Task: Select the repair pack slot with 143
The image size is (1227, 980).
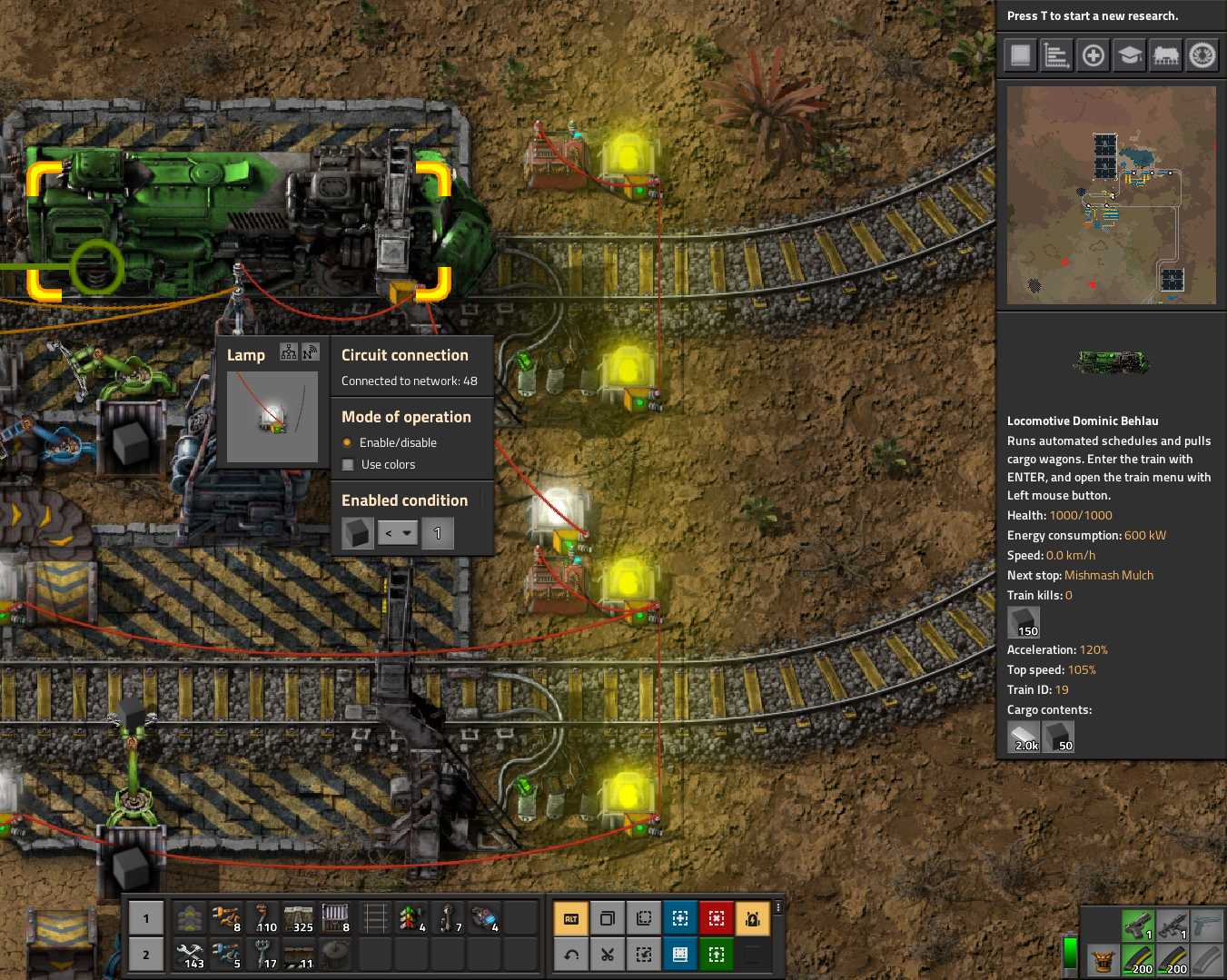Action: pyautogui.click(x=191, y=955)
